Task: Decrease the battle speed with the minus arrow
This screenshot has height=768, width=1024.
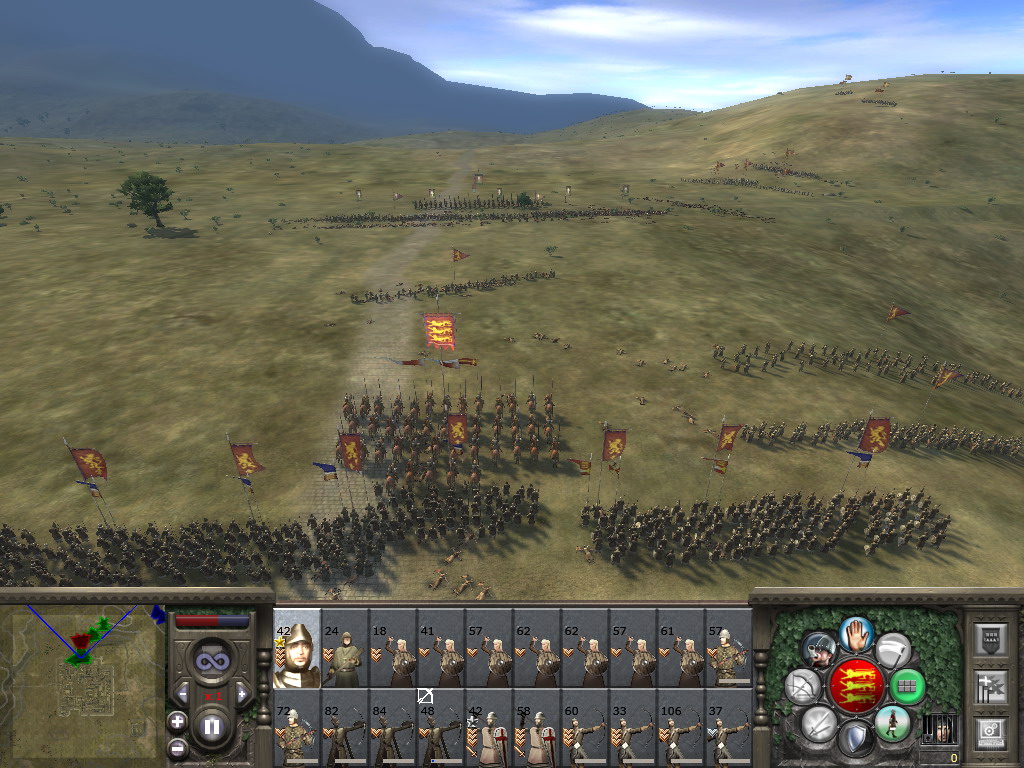Action: pyautogui.click(x=182, y=693)
